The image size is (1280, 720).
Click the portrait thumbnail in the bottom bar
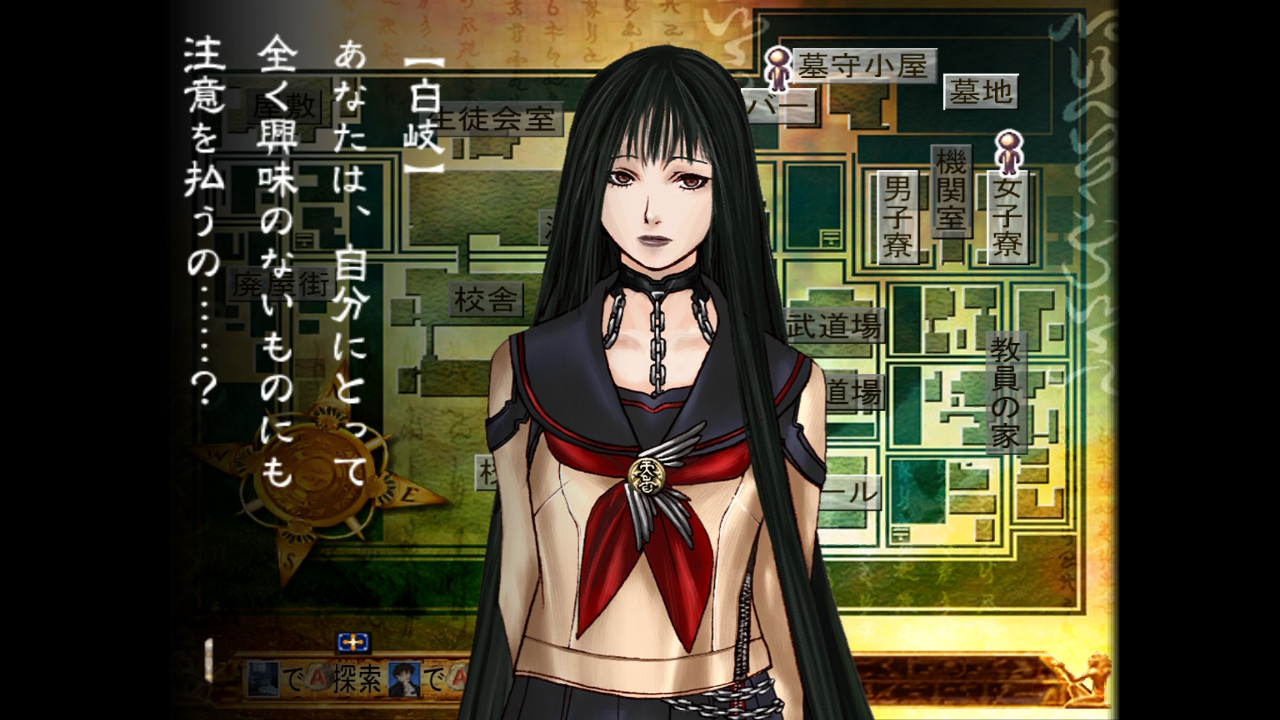coord(264,679)
